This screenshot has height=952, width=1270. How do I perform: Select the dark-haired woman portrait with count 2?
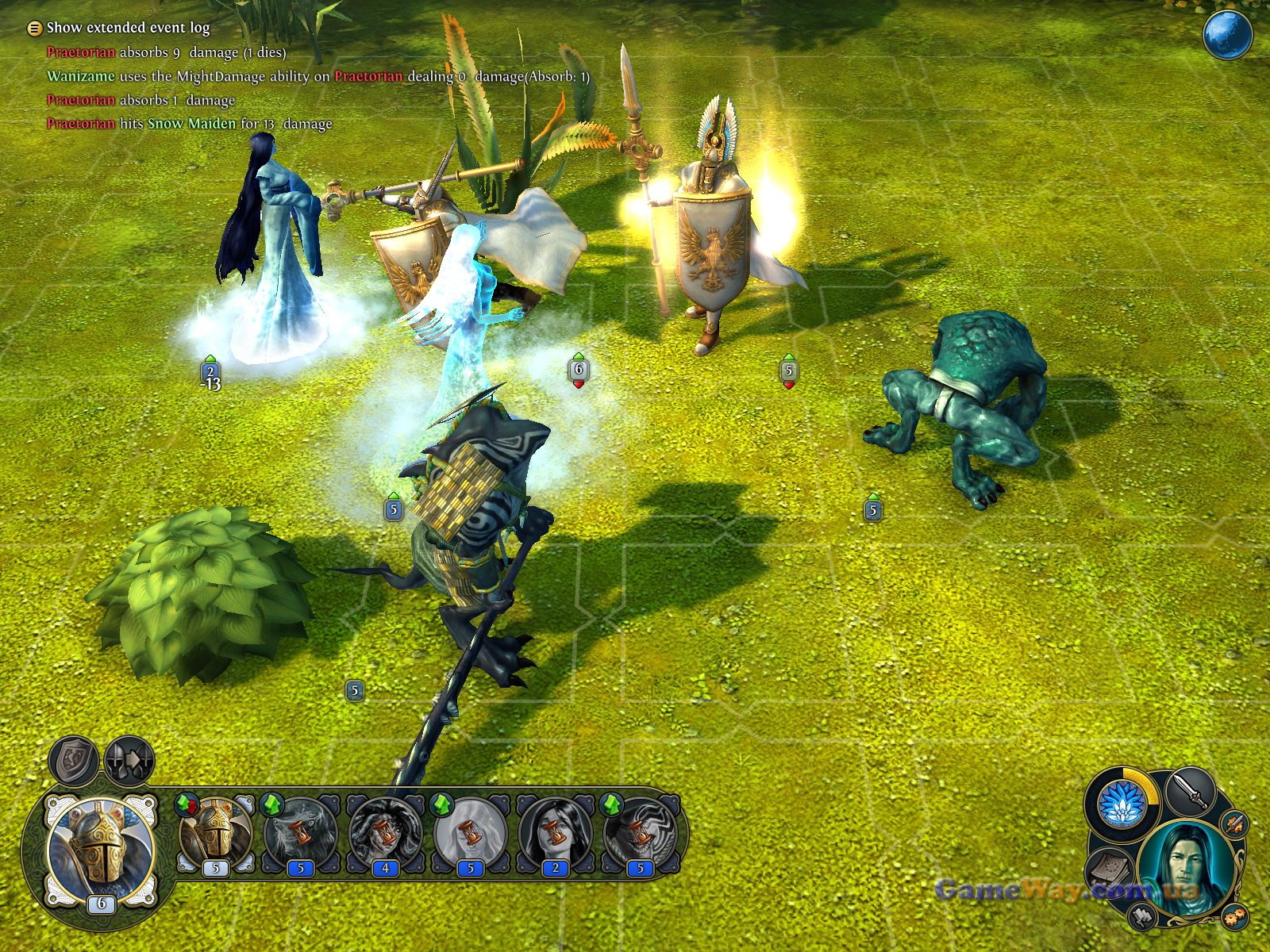click(556, 834)
